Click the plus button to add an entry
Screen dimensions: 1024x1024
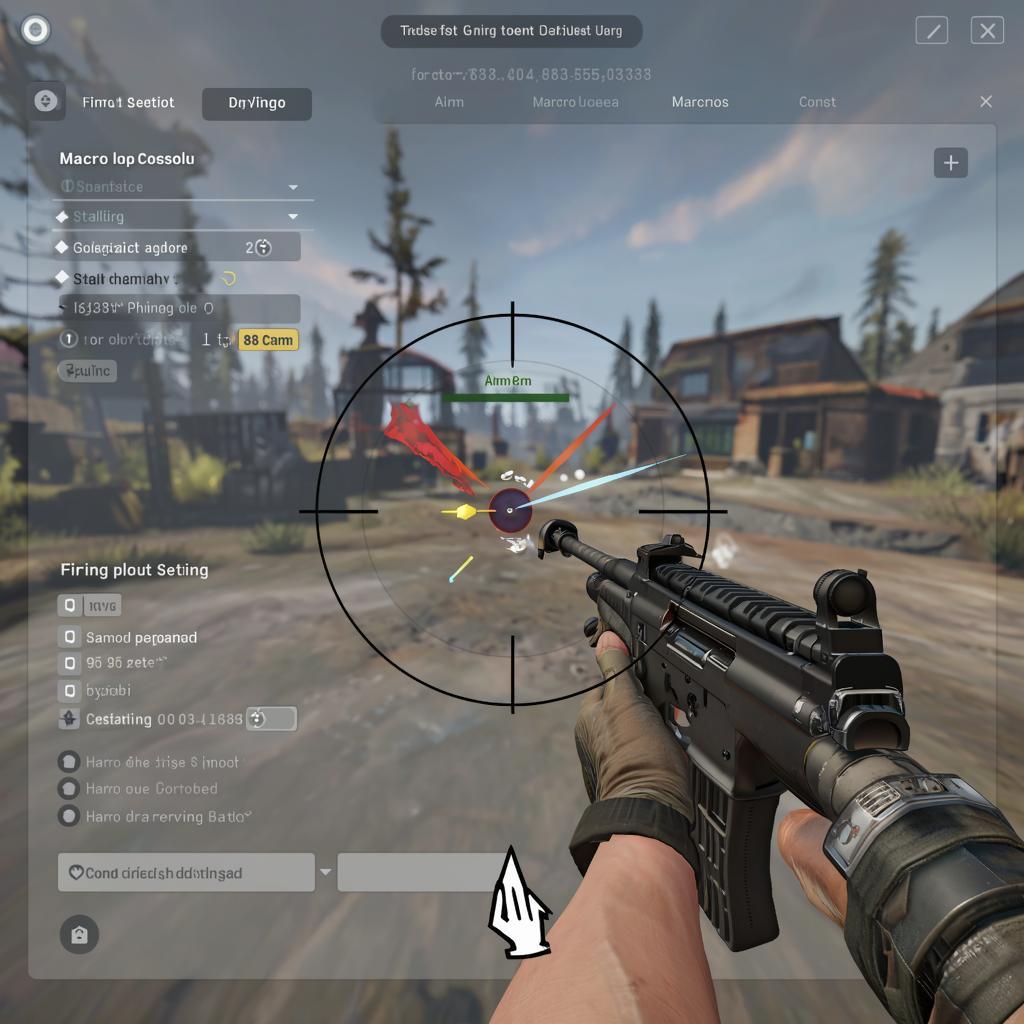coord(950,163)
